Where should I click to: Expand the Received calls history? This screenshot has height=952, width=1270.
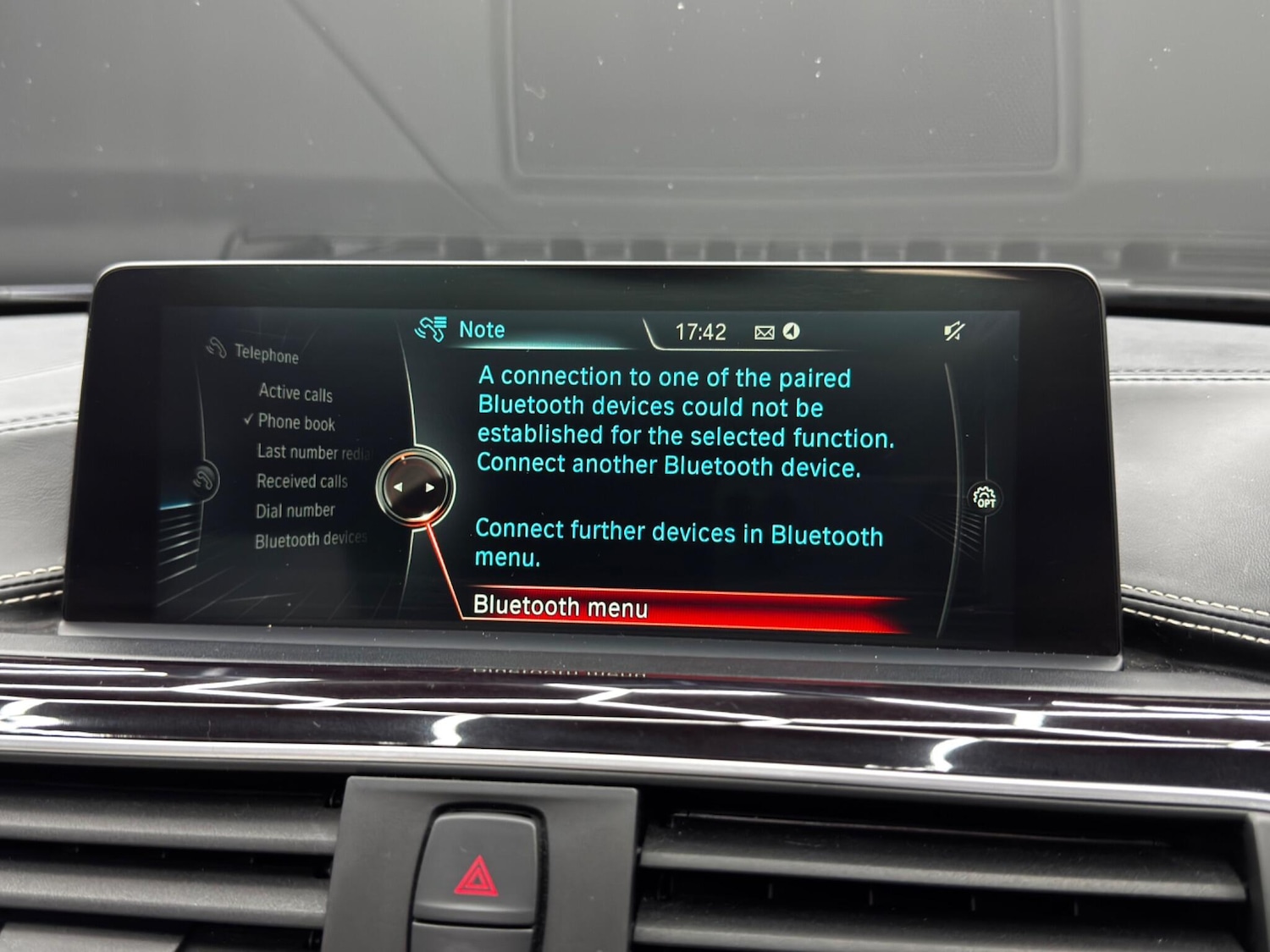pyautogui.click(x=303, y=482)
